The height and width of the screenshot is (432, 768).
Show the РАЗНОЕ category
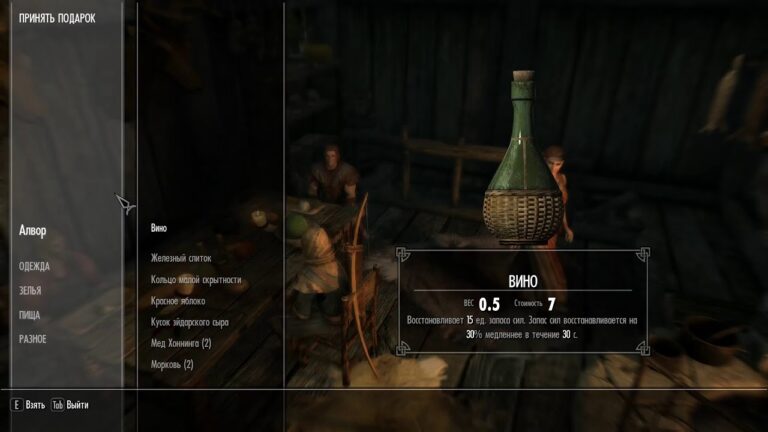(33, 339)
